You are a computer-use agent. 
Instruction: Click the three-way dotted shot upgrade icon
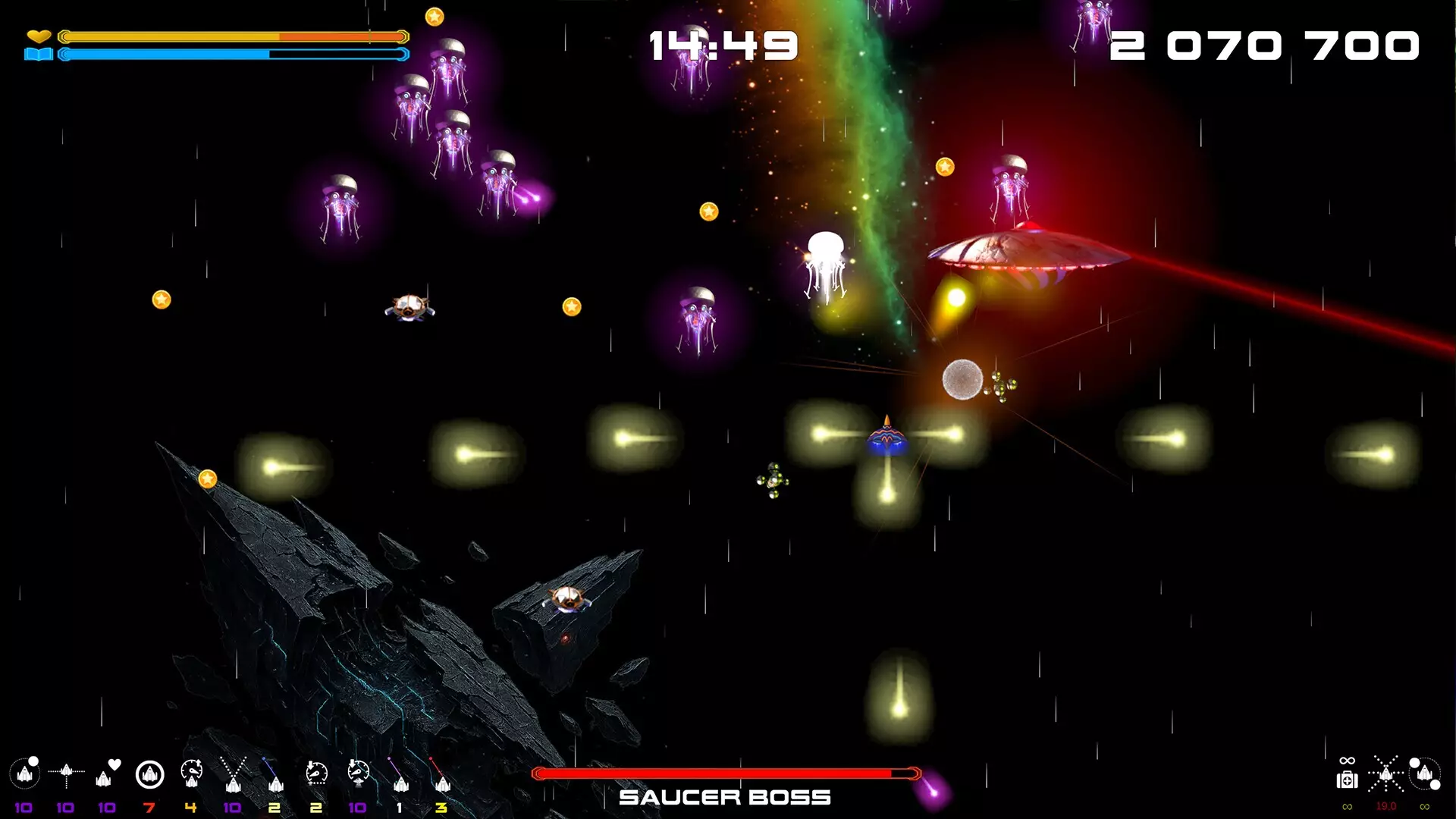(67, 774)
